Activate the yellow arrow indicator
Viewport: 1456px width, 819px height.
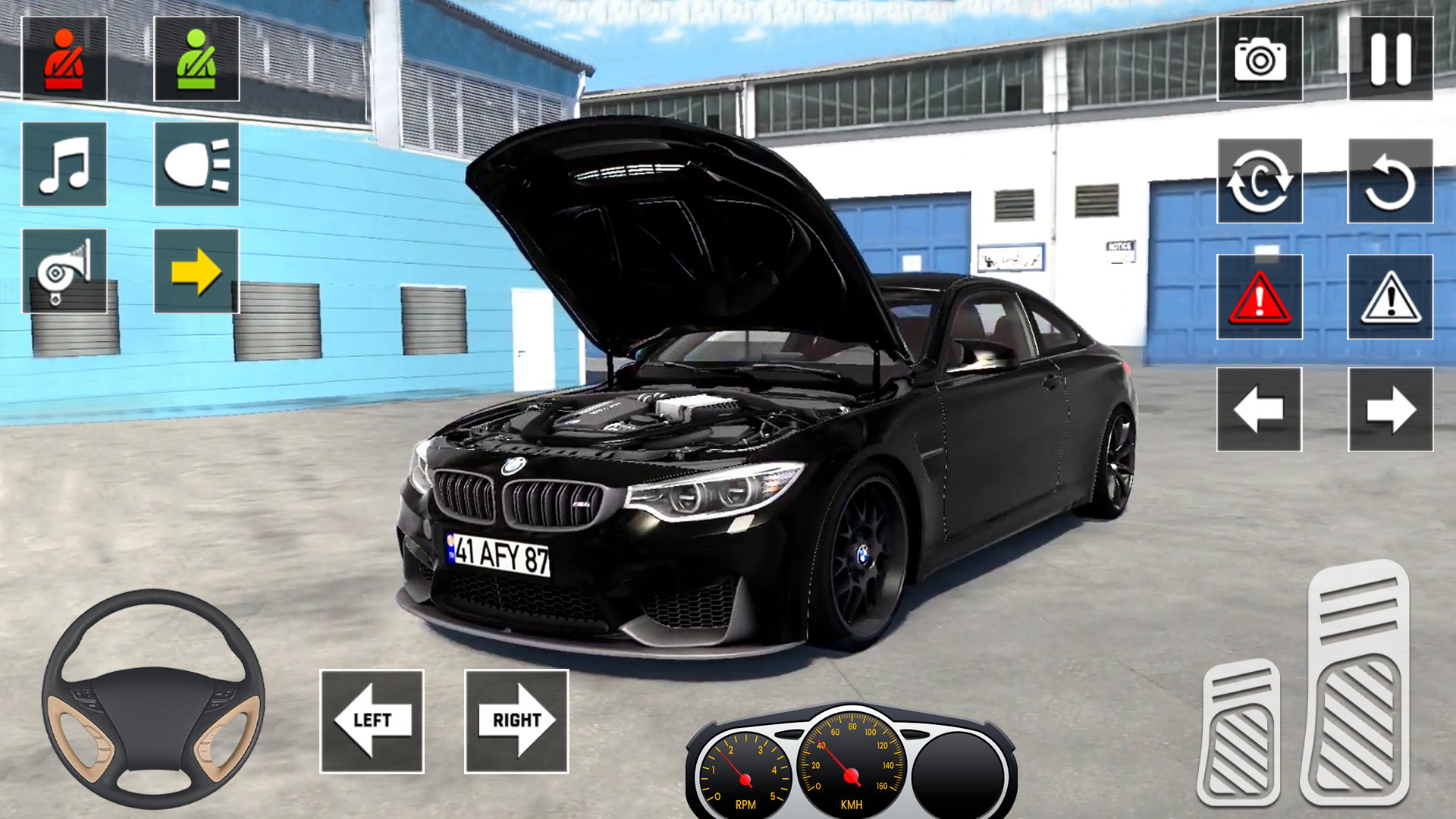tap(196, 271)
